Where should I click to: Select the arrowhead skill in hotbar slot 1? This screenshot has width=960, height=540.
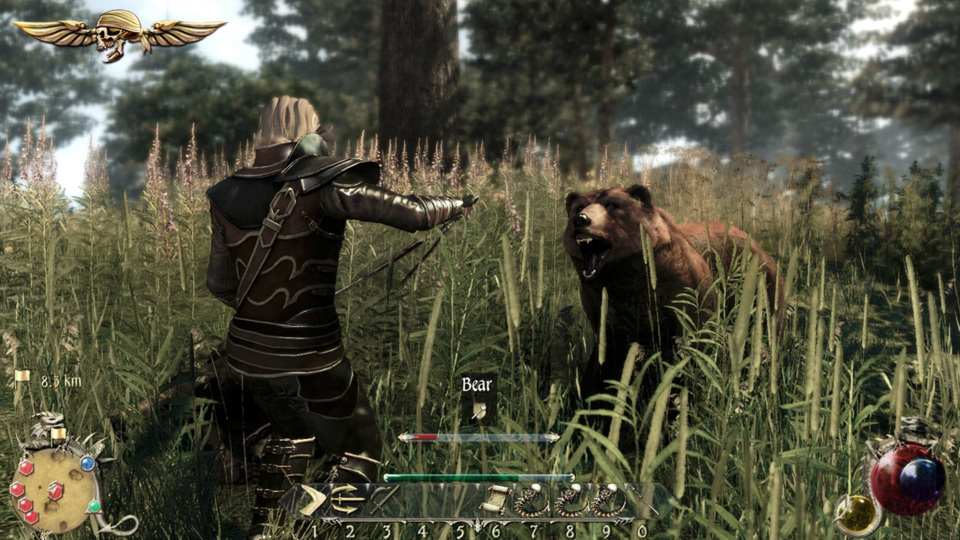pos(311,500)
